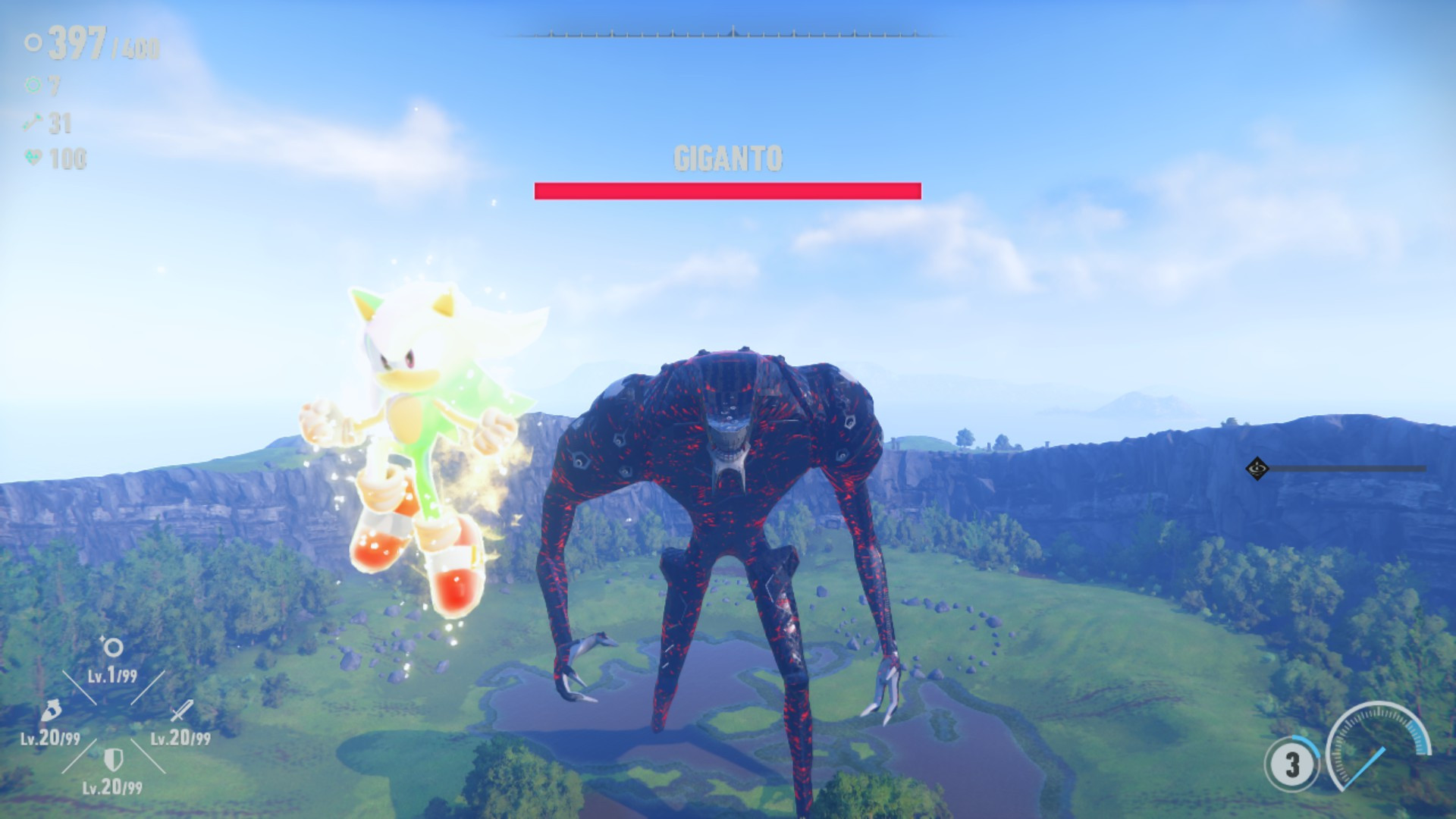Viewport: 1456px width, 819px height.
Task: Click the green gear icon beside the 7
Action: click(x=32, y=86)
